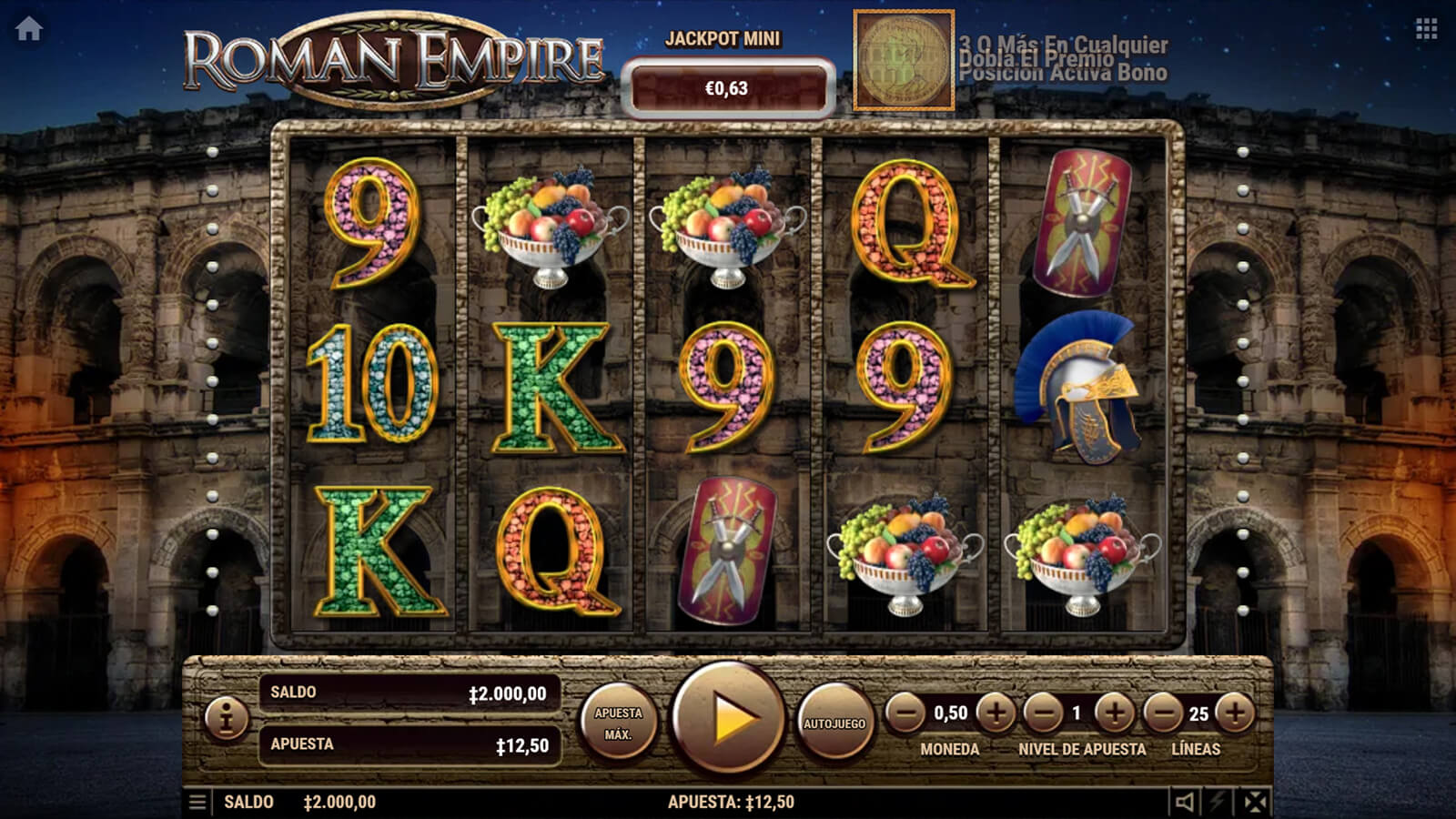Spin the reels with the play button
The height and width of the screenshot is (819, 1456).
point(728,719)
